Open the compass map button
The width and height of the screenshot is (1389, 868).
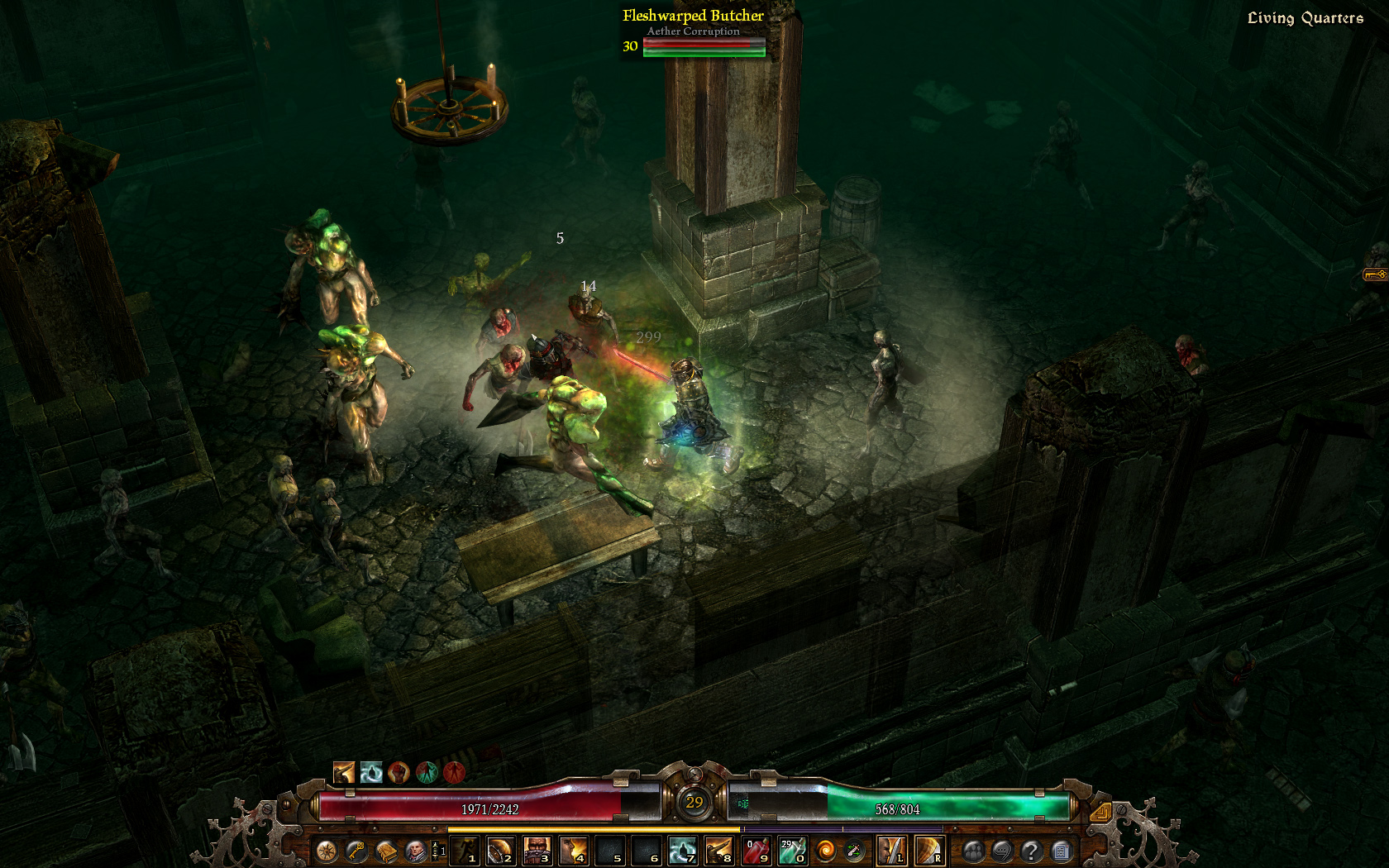(327, 851)
